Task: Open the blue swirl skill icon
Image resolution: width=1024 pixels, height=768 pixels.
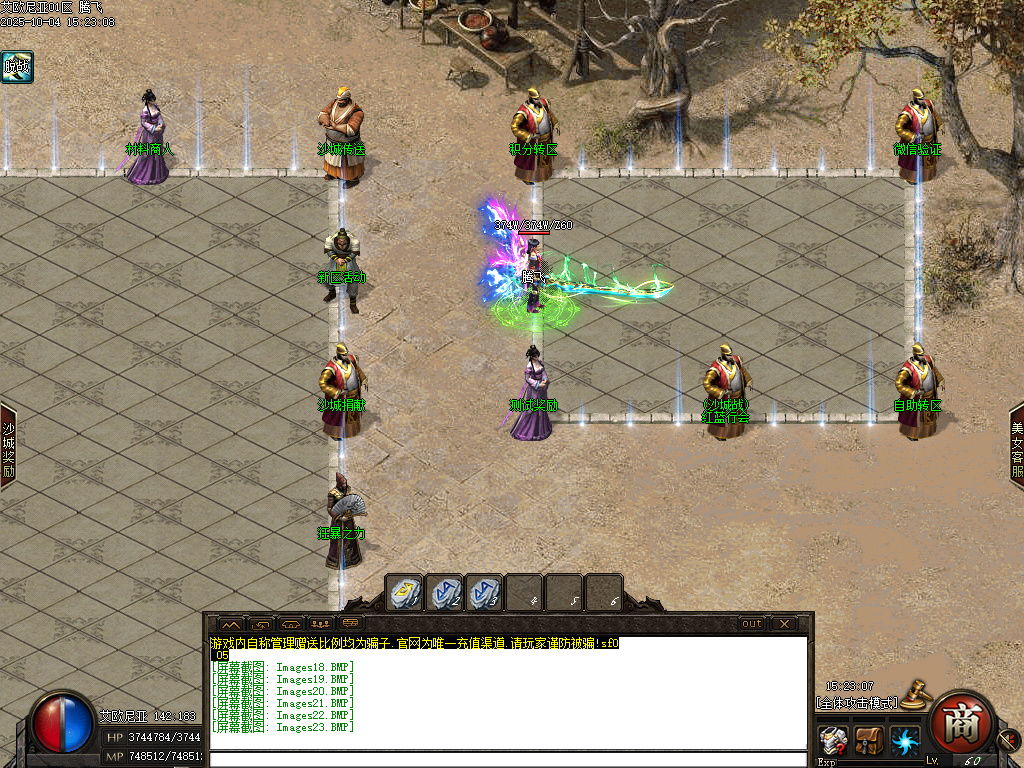Action: click(905, 741)
